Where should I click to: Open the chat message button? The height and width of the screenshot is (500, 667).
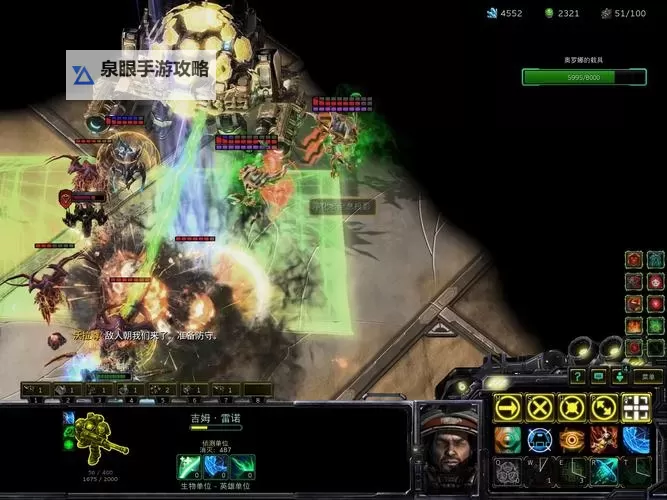598,376
